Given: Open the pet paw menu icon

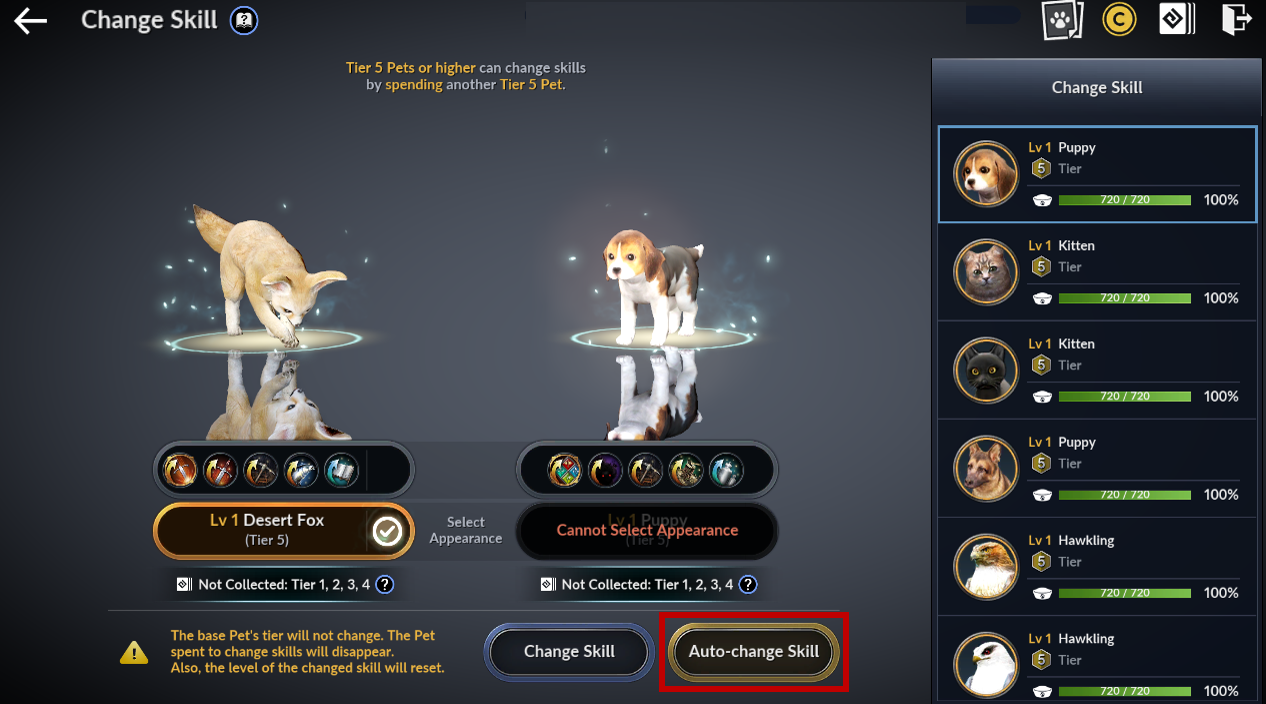Looking at the screenshot, I should pyautogui.click(x=1062, y=20).
